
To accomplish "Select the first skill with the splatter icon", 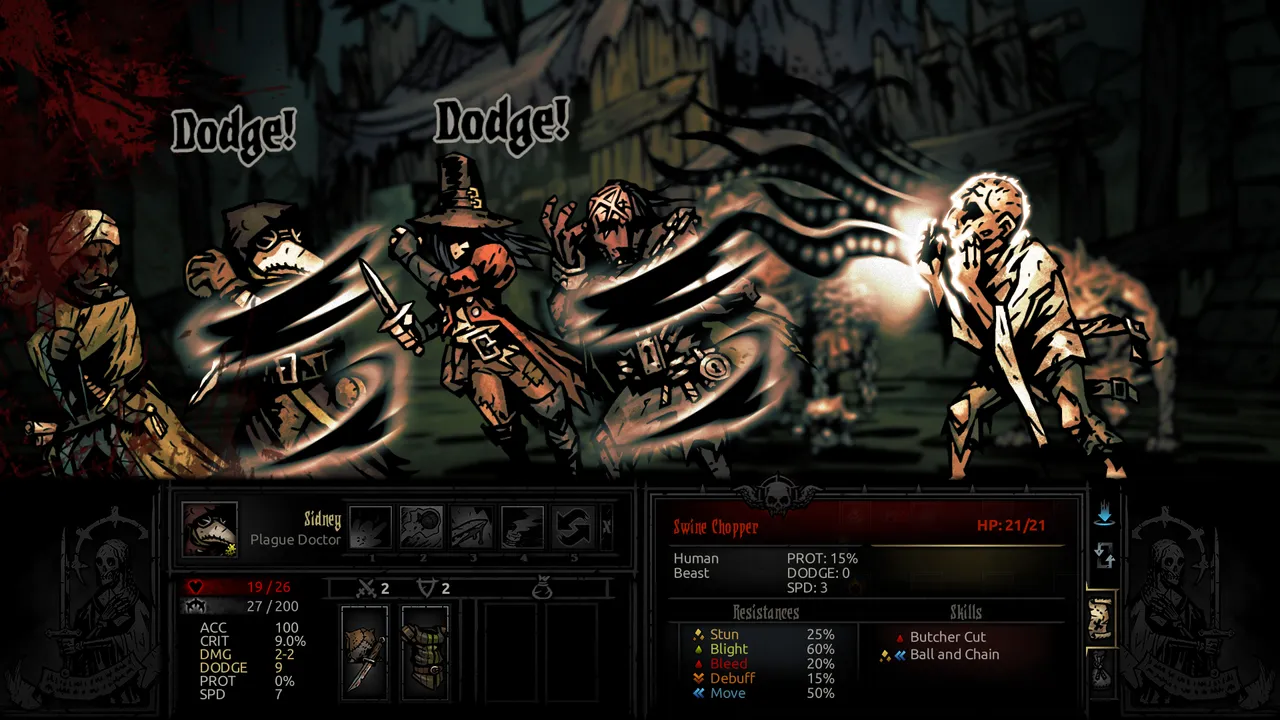I will coord(370,527).
